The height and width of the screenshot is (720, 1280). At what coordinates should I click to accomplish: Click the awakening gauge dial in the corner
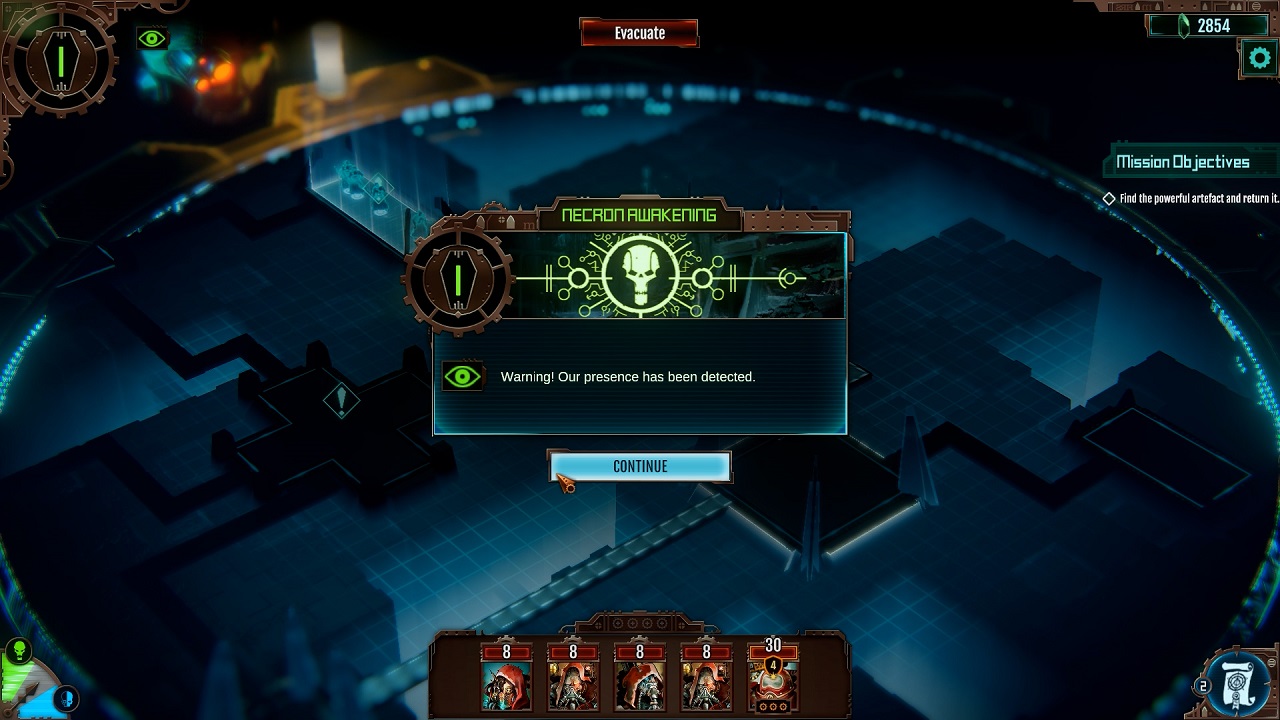[x=60, y=60]
